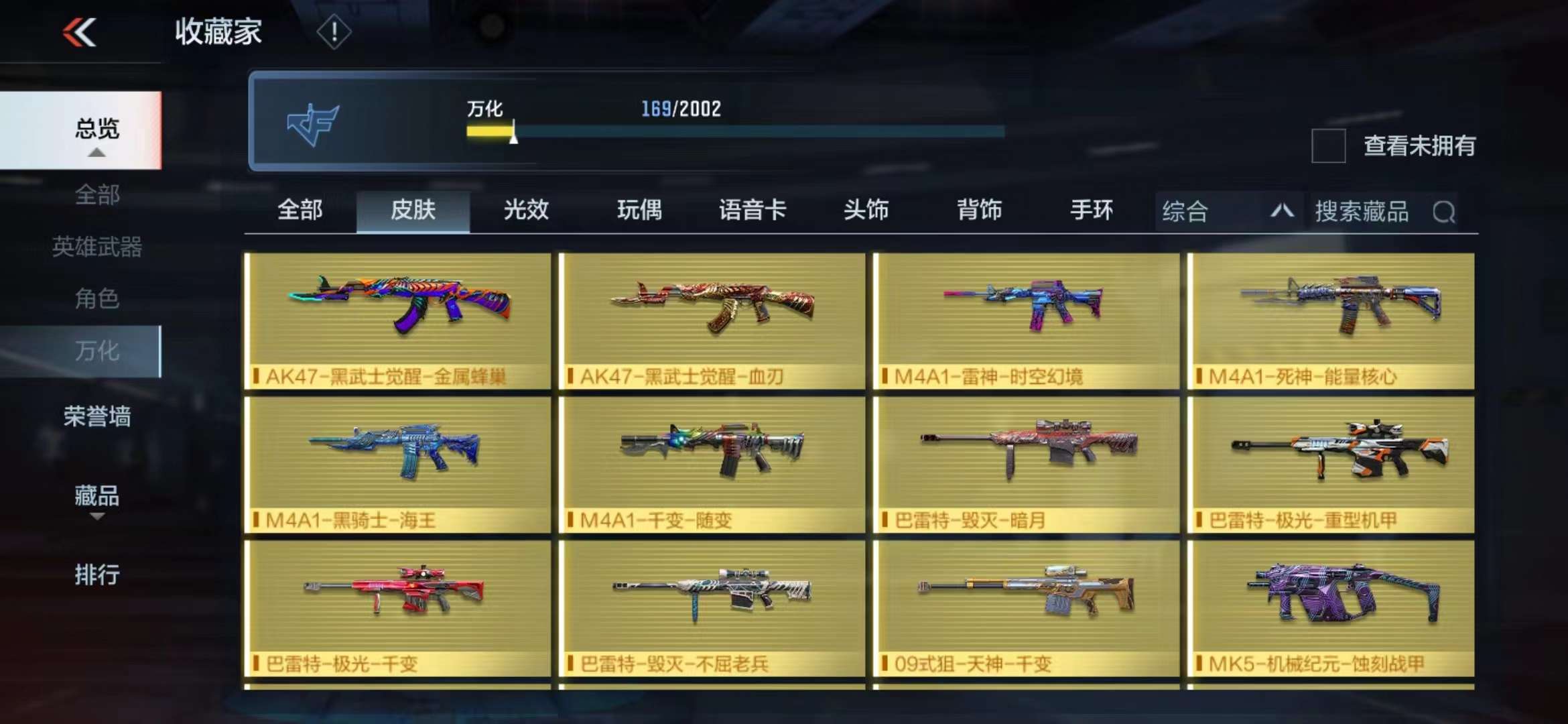This screenshot has width=1568, height=724.
Task: Select the AK47-黑武士觉醒-金属蜂巢 skin
Action: click(398, 320)
